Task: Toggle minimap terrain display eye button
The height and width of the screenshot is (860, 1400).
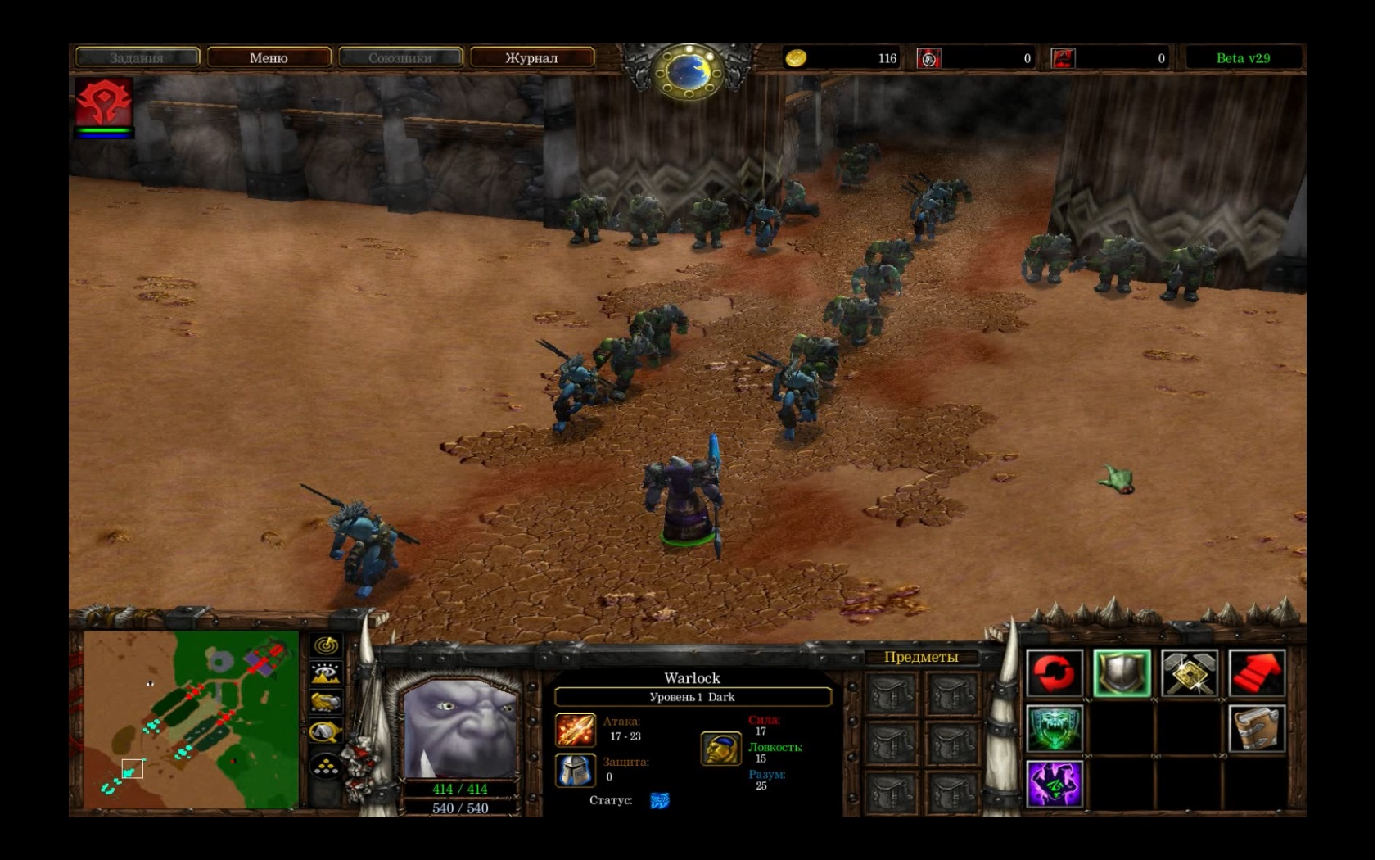Action: (x=327, y=674)
